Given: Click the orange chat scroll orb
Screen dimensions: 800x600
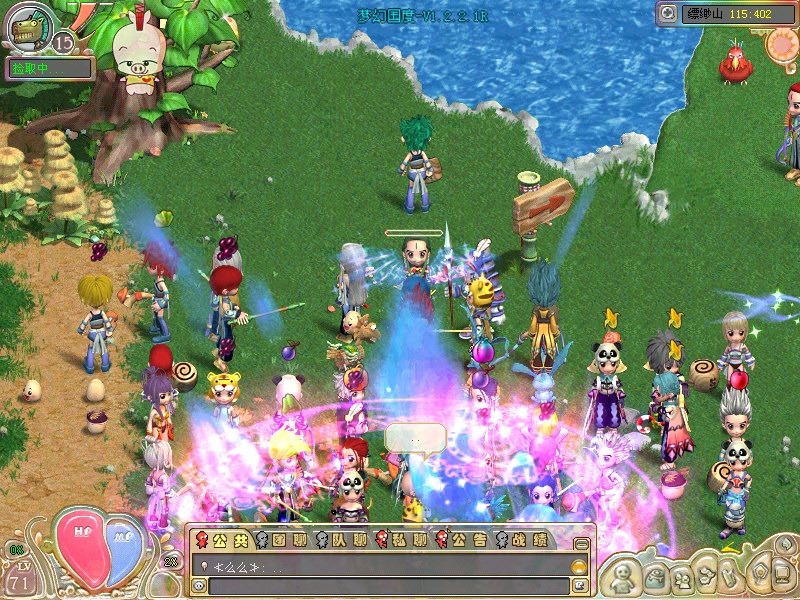Looking at the screenshot, I should tap(578, 565).
